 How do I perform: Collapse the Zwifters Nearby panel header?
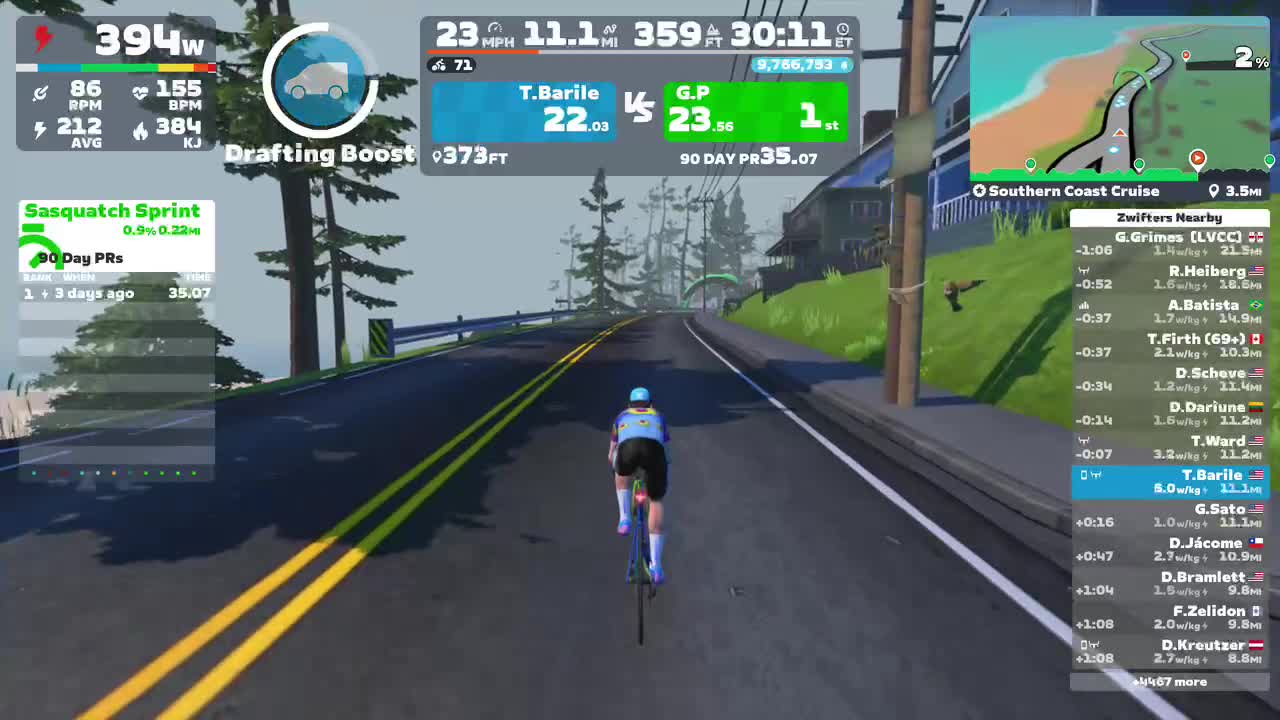(1169, 218)
